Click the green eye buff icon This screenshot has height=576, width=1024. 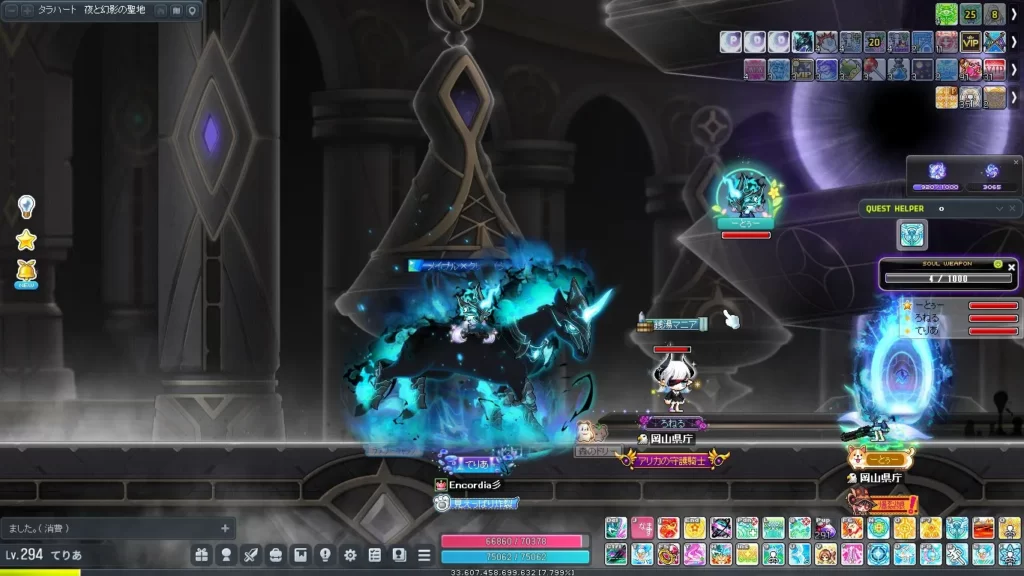(x=946, y=14)
